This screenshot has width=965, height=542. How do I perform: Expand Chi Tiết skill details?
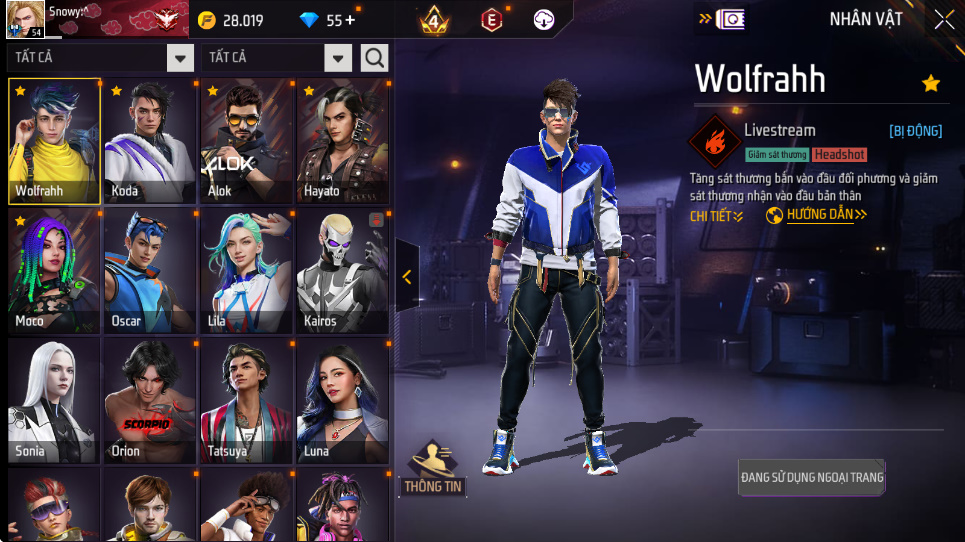point(717,216)
